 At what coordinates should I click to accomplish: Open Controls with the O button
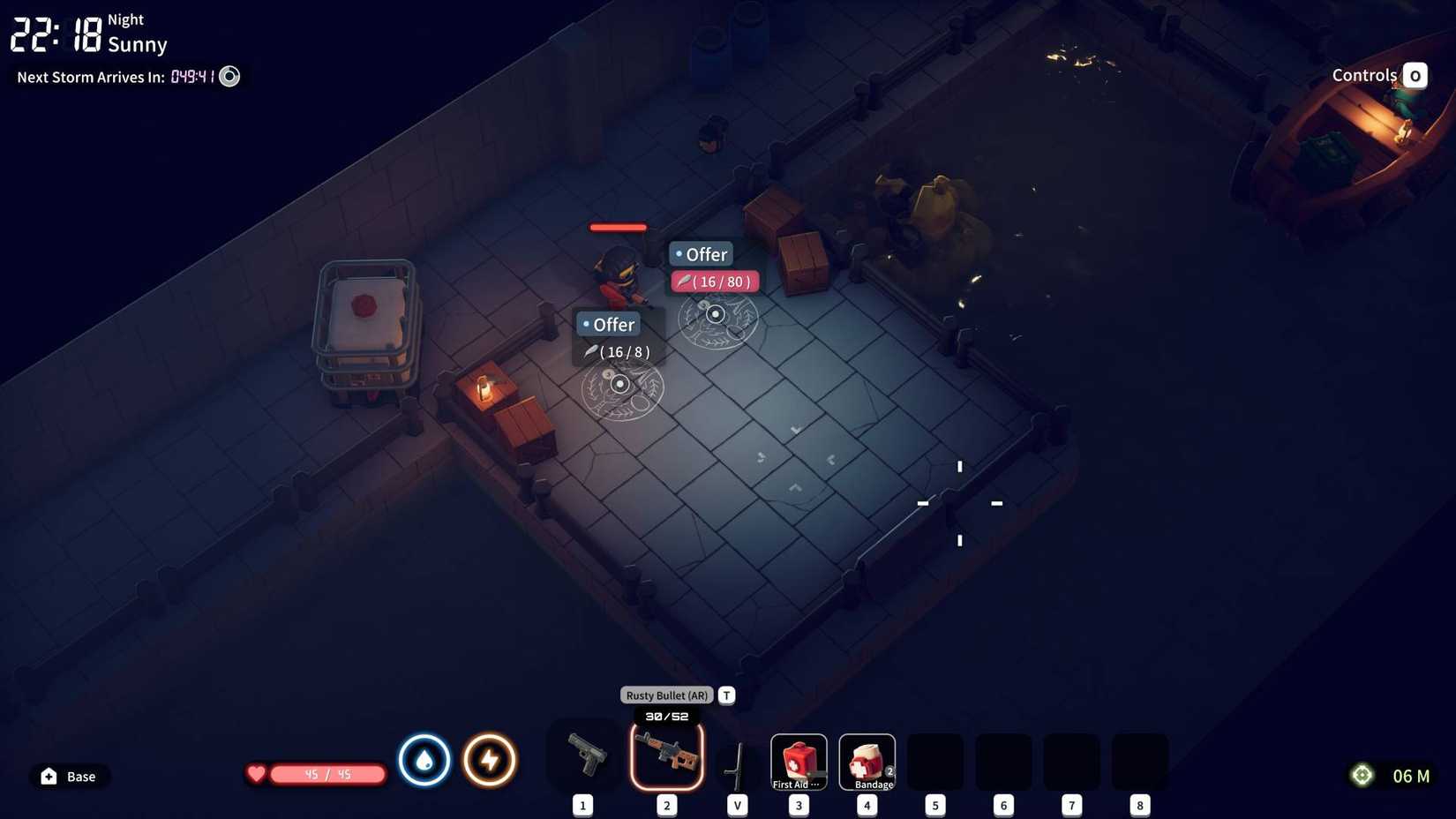1415,75
